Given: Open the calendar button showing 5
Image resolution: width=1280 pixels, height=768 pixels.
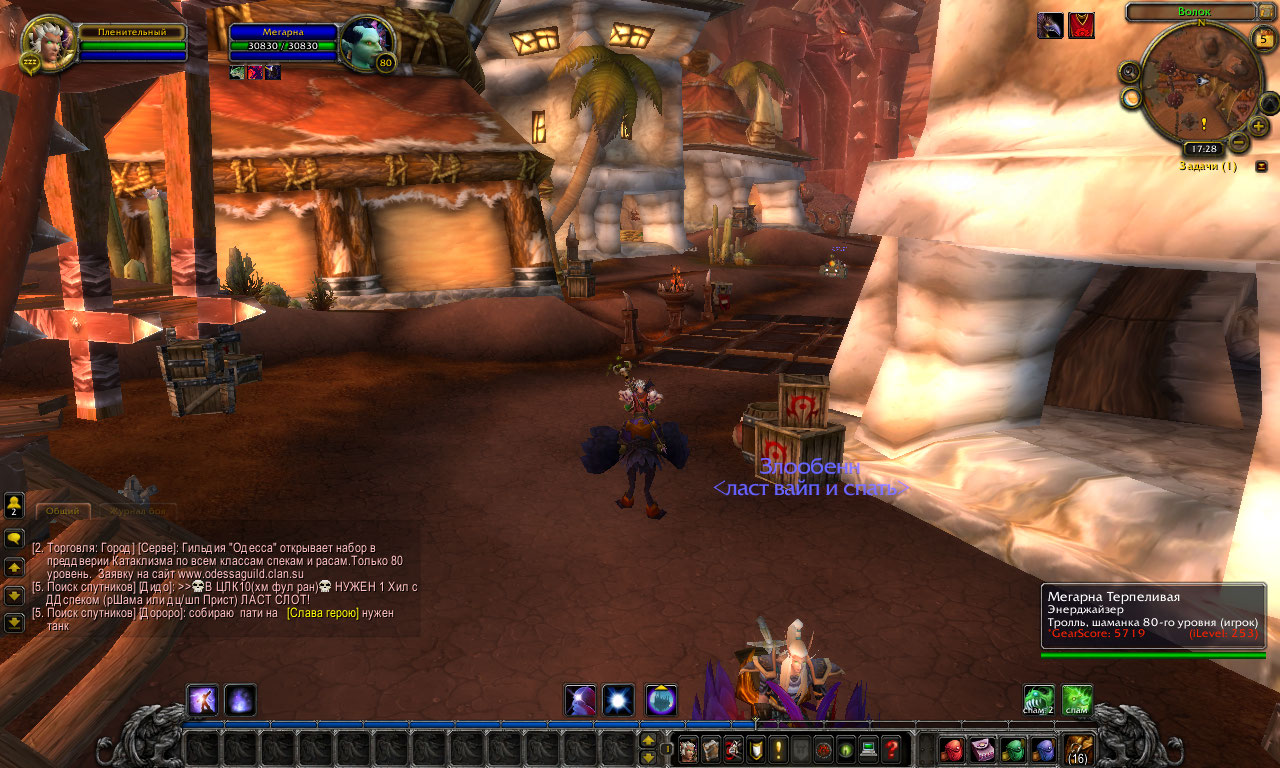Looking at the screenshot, I should (x=1263, y=39).
